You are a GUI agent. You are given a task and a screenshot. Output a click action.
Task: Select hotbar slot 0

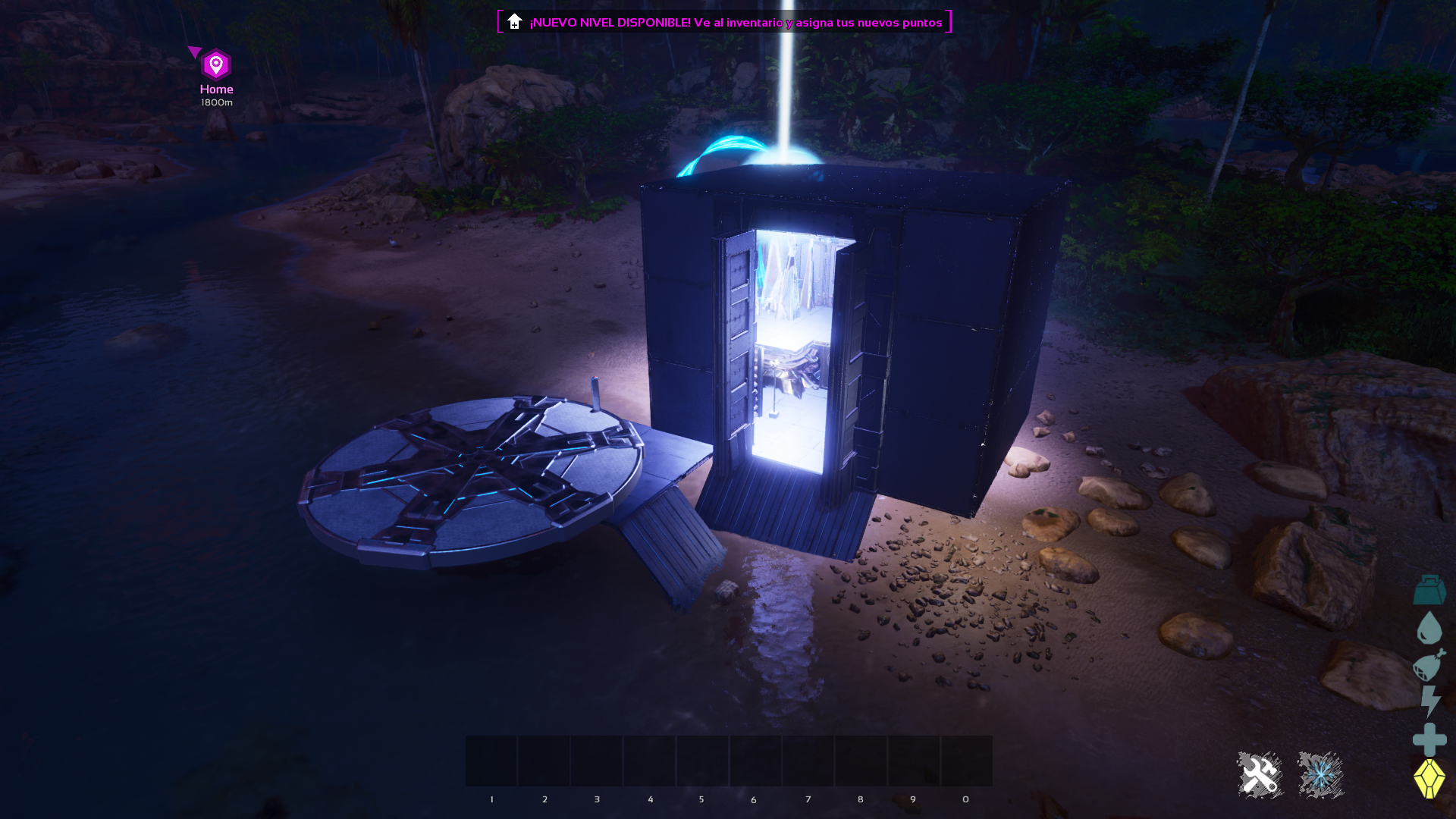(966, 761)
